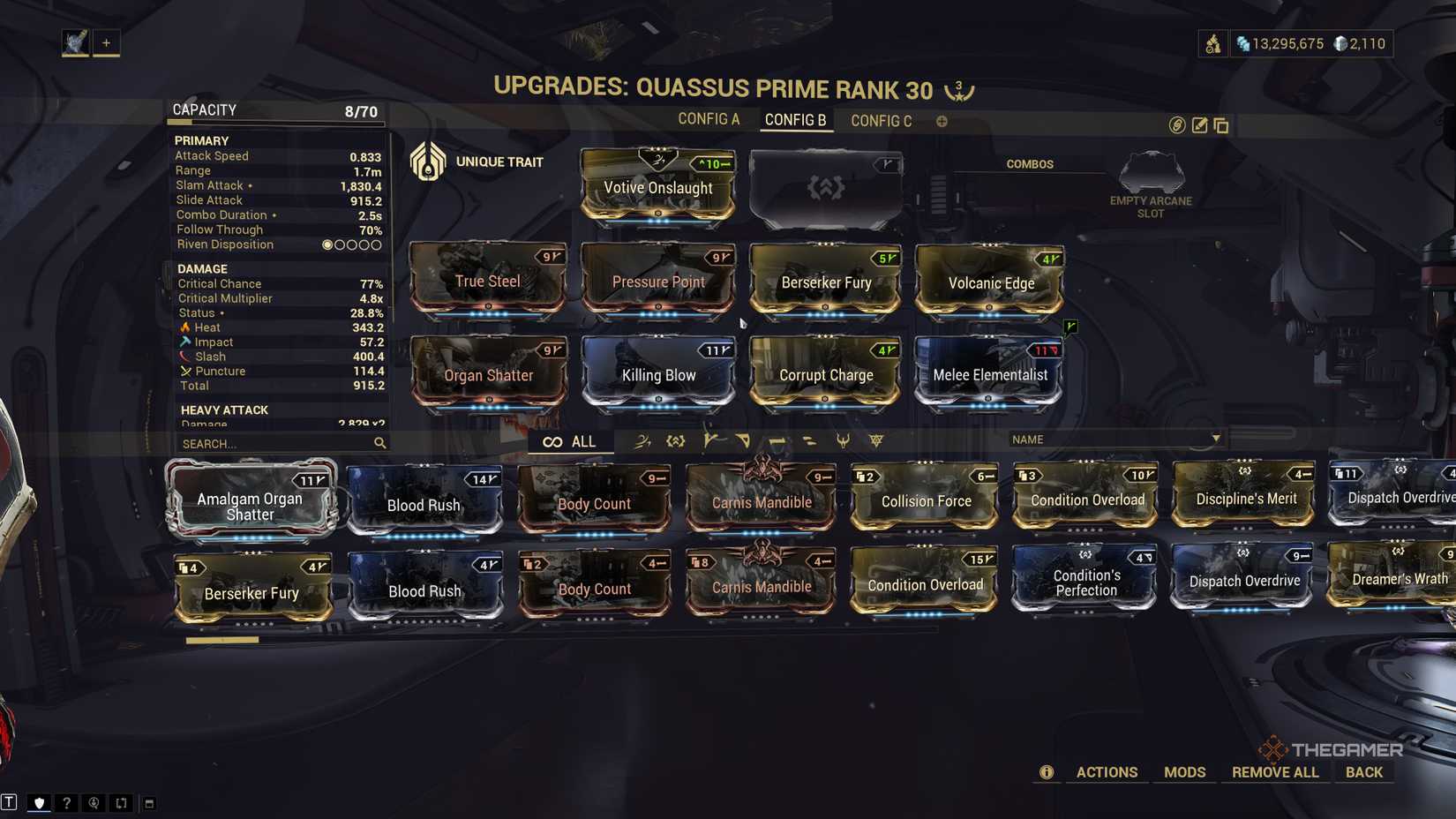
Task: Click the REMOVE ALL button
Action: point(1274,771)
